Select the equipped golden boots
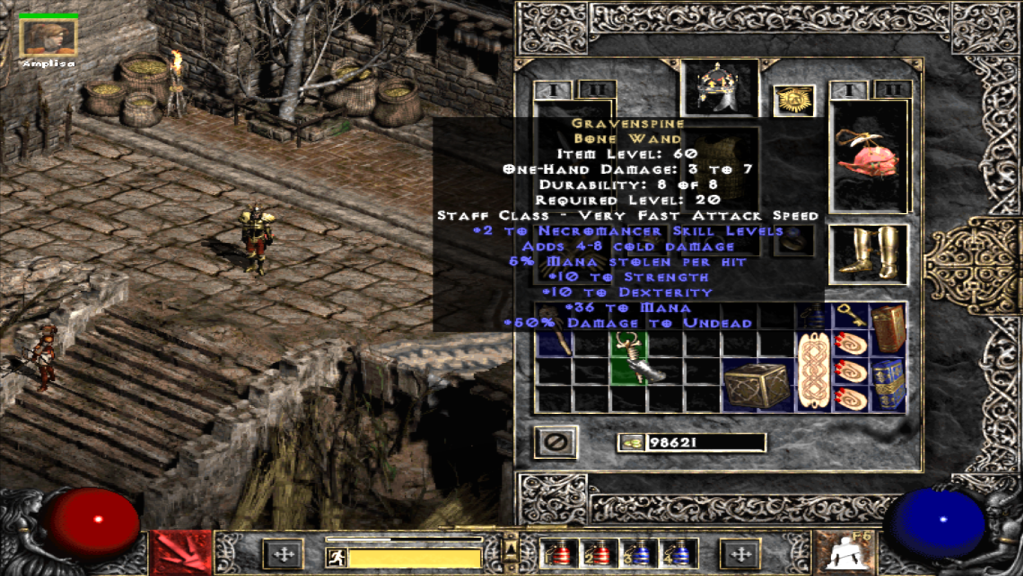This screenshot has height=576, width=1023. coord(869,253)
